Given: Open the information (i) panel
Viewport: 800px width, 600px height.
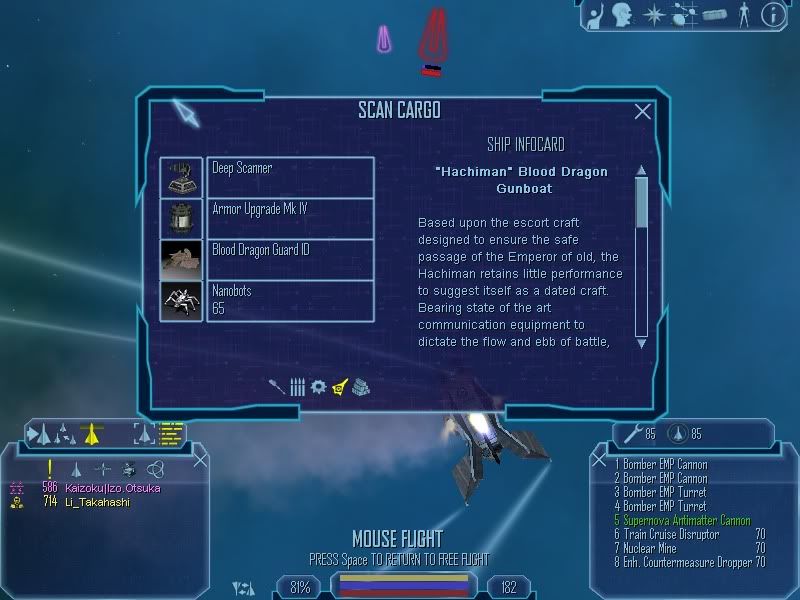Looking at the screenshot, I should pyautogui.click(x=771, y=14).
